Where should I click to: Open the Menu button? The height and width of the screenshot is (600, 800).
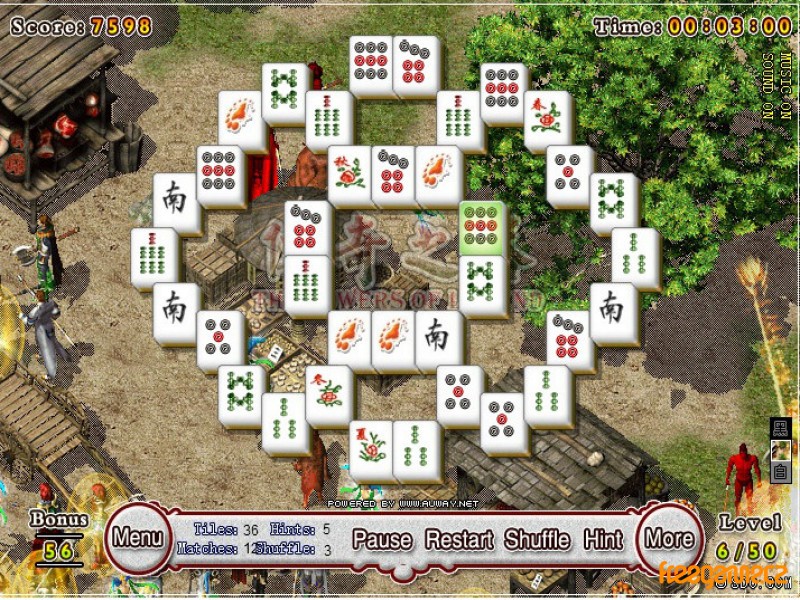point(137,537)
